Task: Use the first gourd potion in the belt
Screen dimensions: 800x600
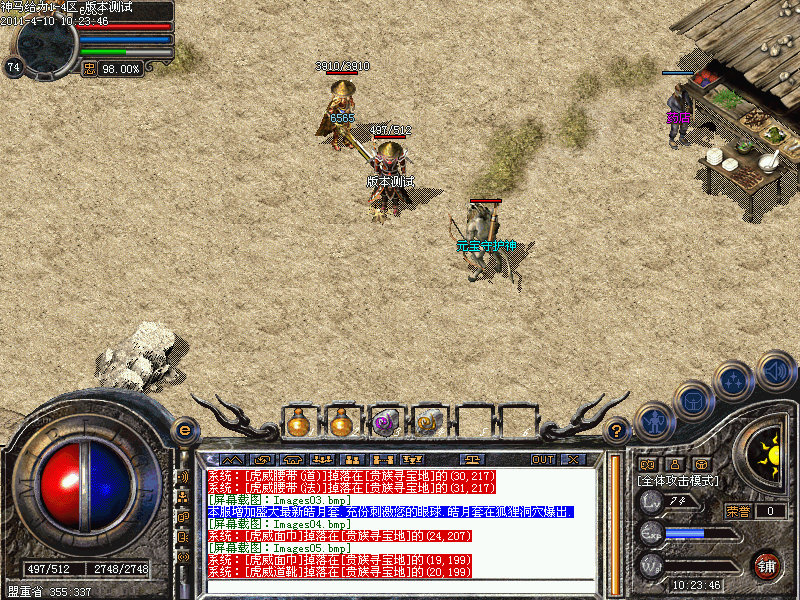Action: pos(297,423)
